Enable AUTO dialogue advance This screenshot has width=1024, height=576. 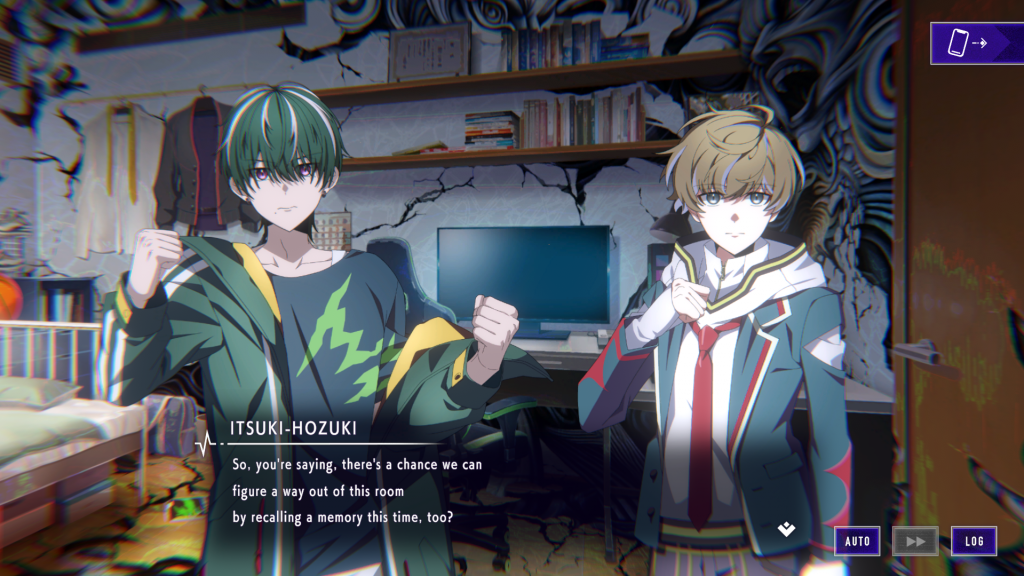[x=857, y=541]
